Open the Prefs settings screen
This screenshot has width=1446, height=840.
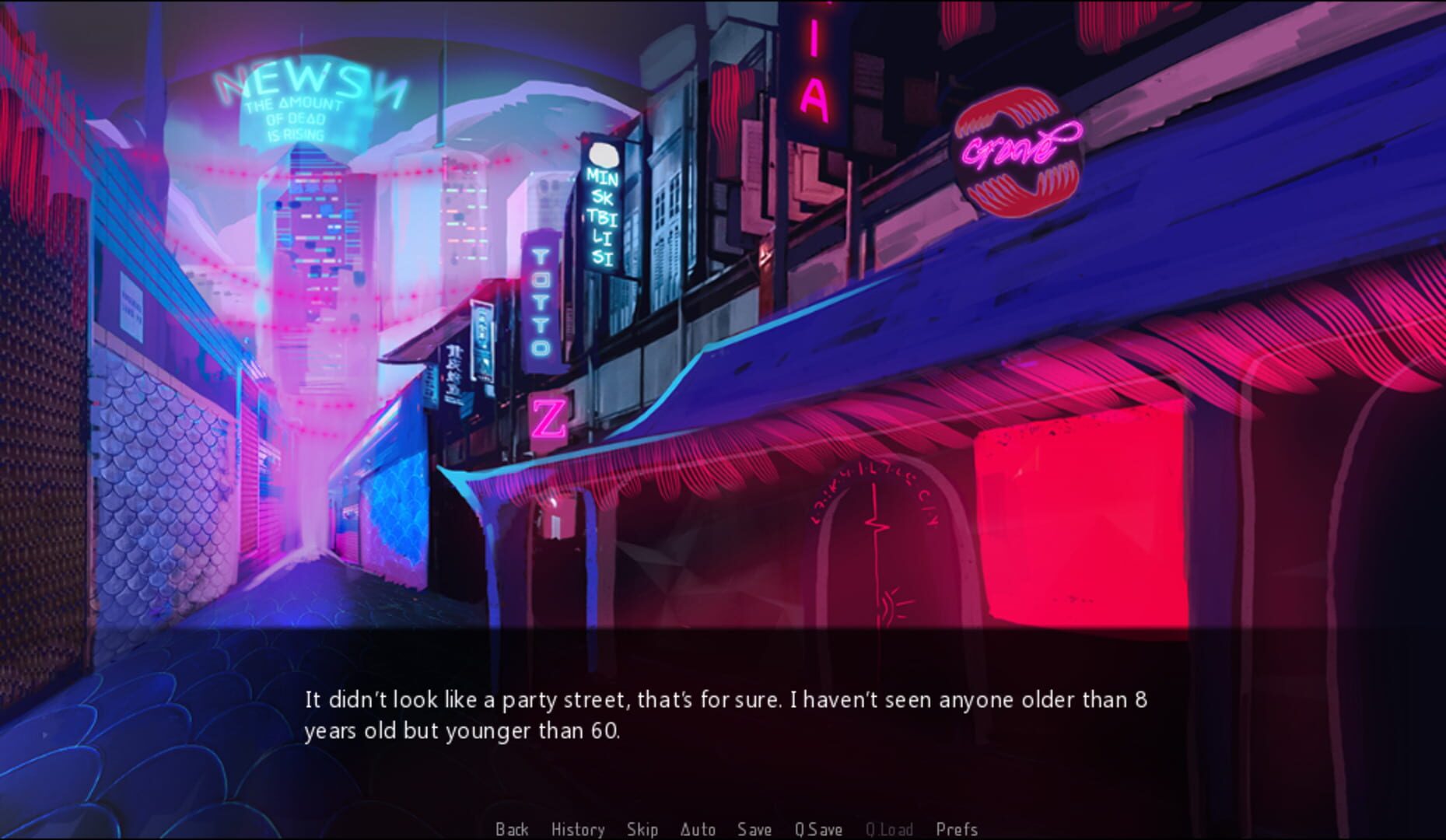point(958,829)
